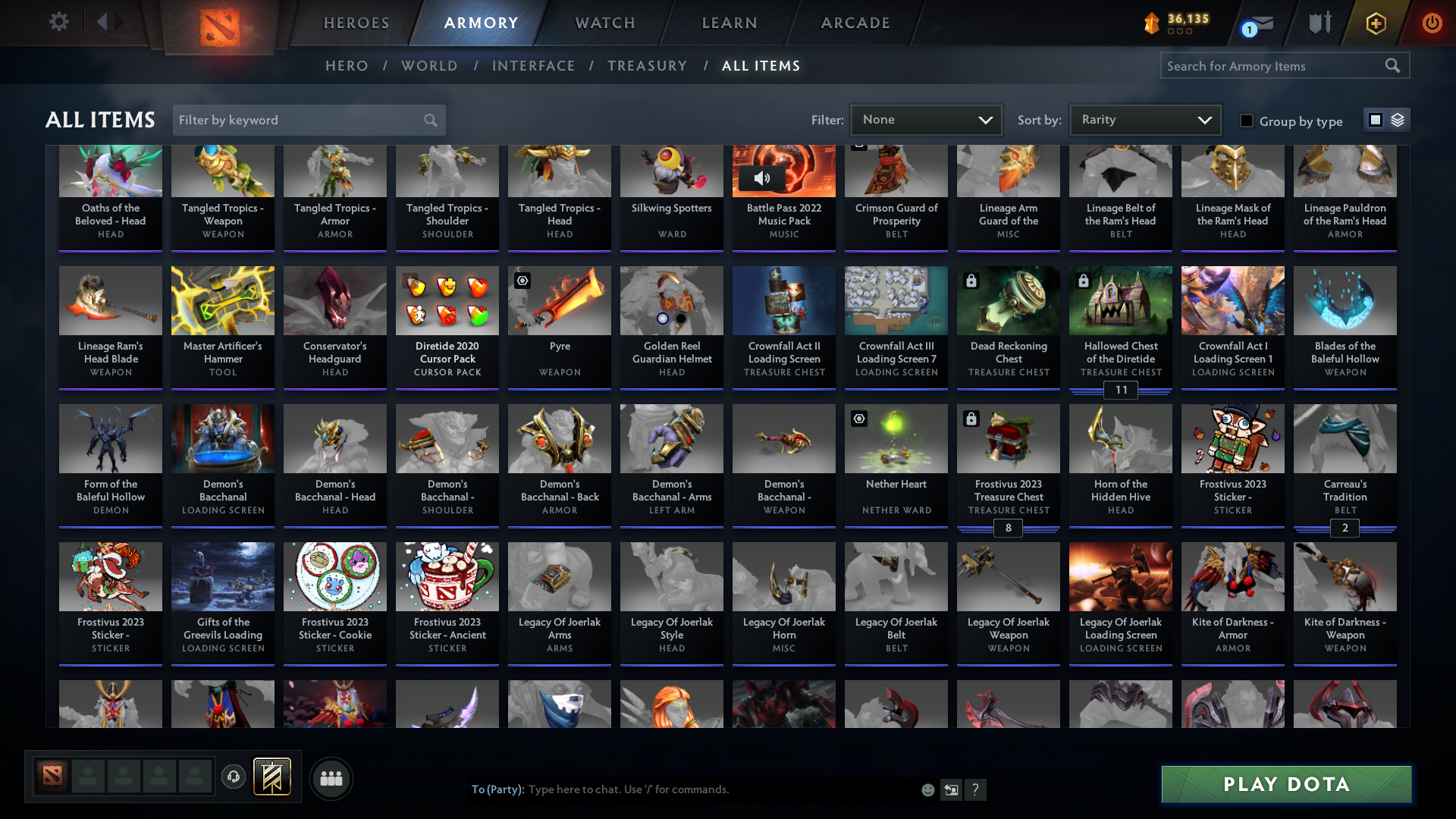Expand the Dead Reckoning Chest lock indicator
1456x819 pixels.
[971, 280]
